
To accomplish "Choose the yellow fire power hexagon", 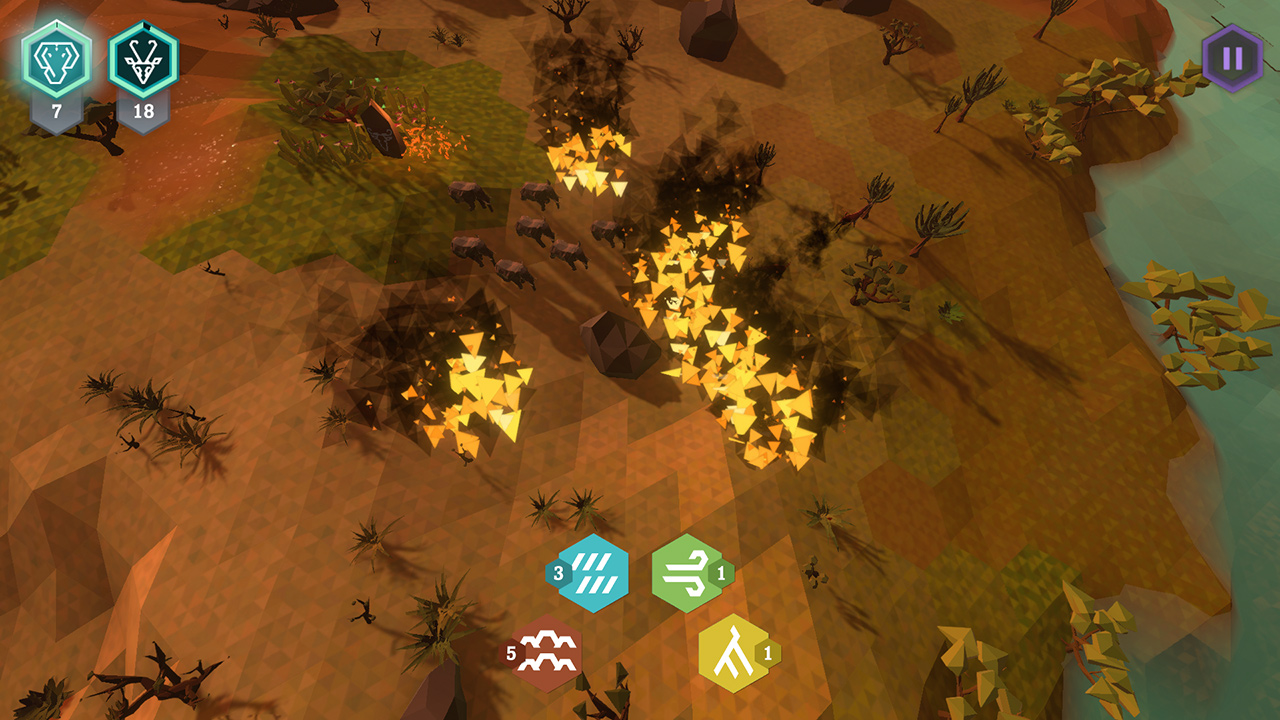I will pyautogui.click(x=733, y=655).
